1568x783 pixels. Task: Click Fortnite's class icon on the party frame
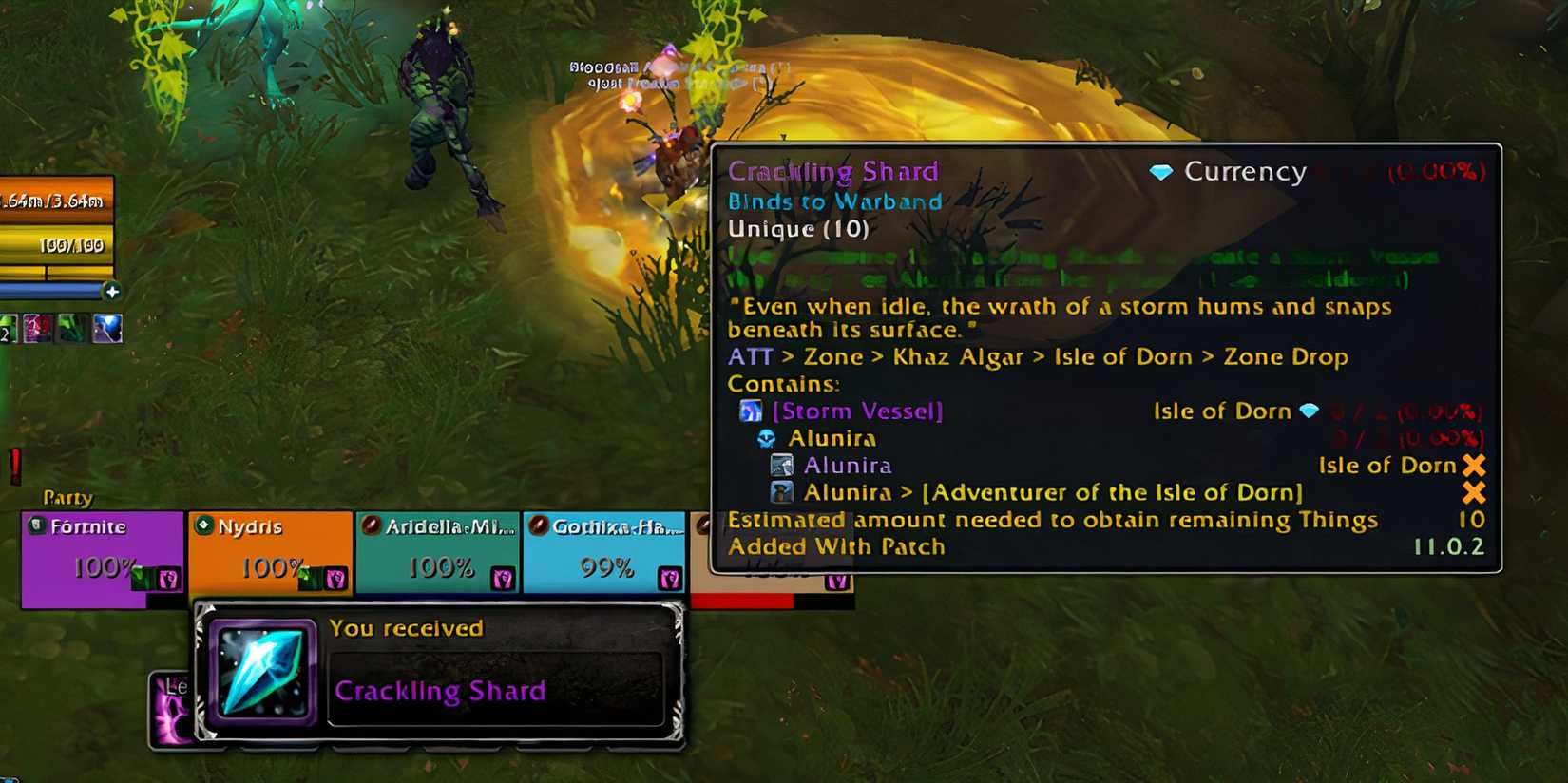pyautogui.click(x=35, y=525)
